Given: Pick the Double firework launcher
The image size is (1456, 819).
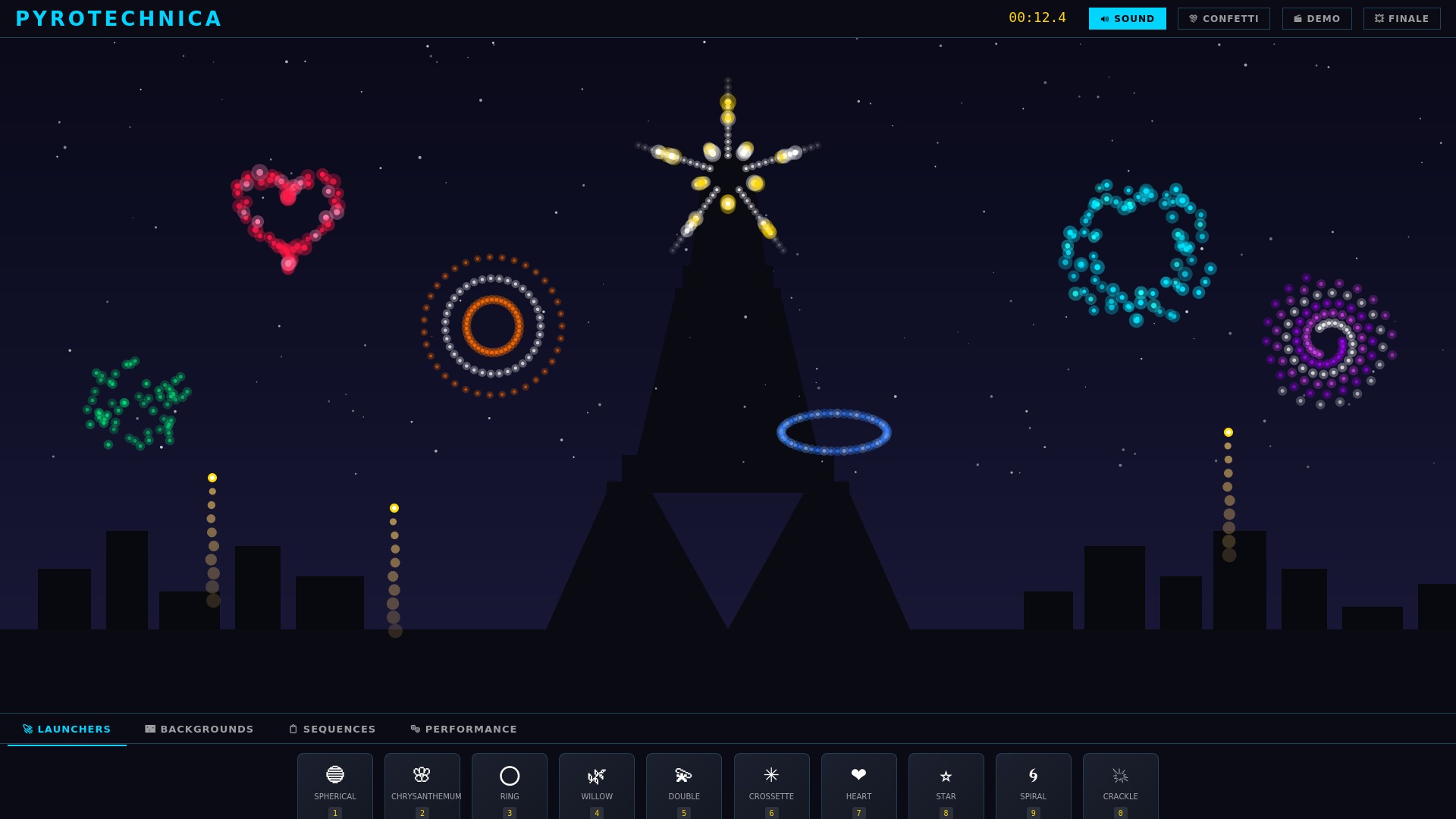Looking at the screenshot, I should tap(683, 785).
